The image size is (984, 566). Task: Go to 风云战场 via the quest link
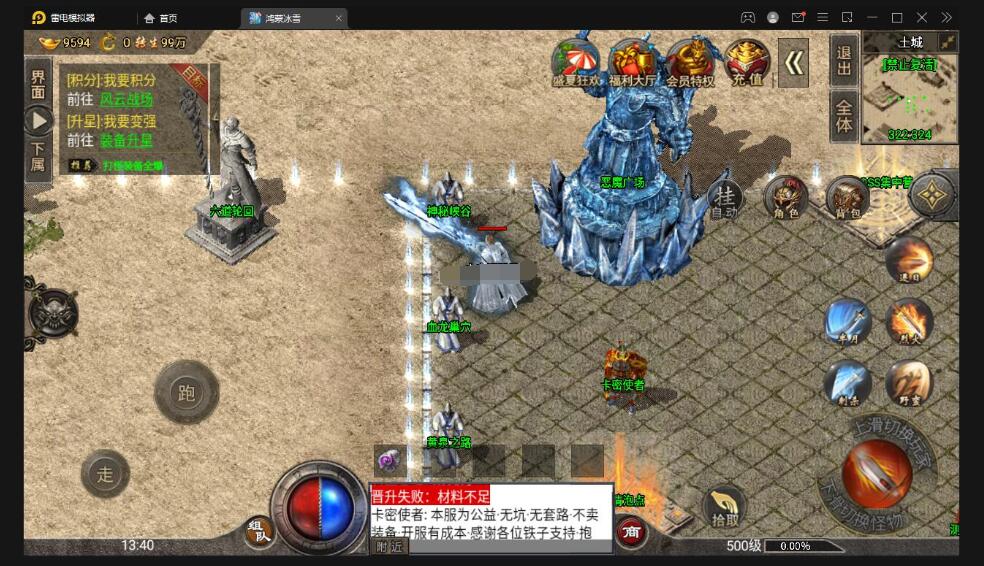[127, 100]
